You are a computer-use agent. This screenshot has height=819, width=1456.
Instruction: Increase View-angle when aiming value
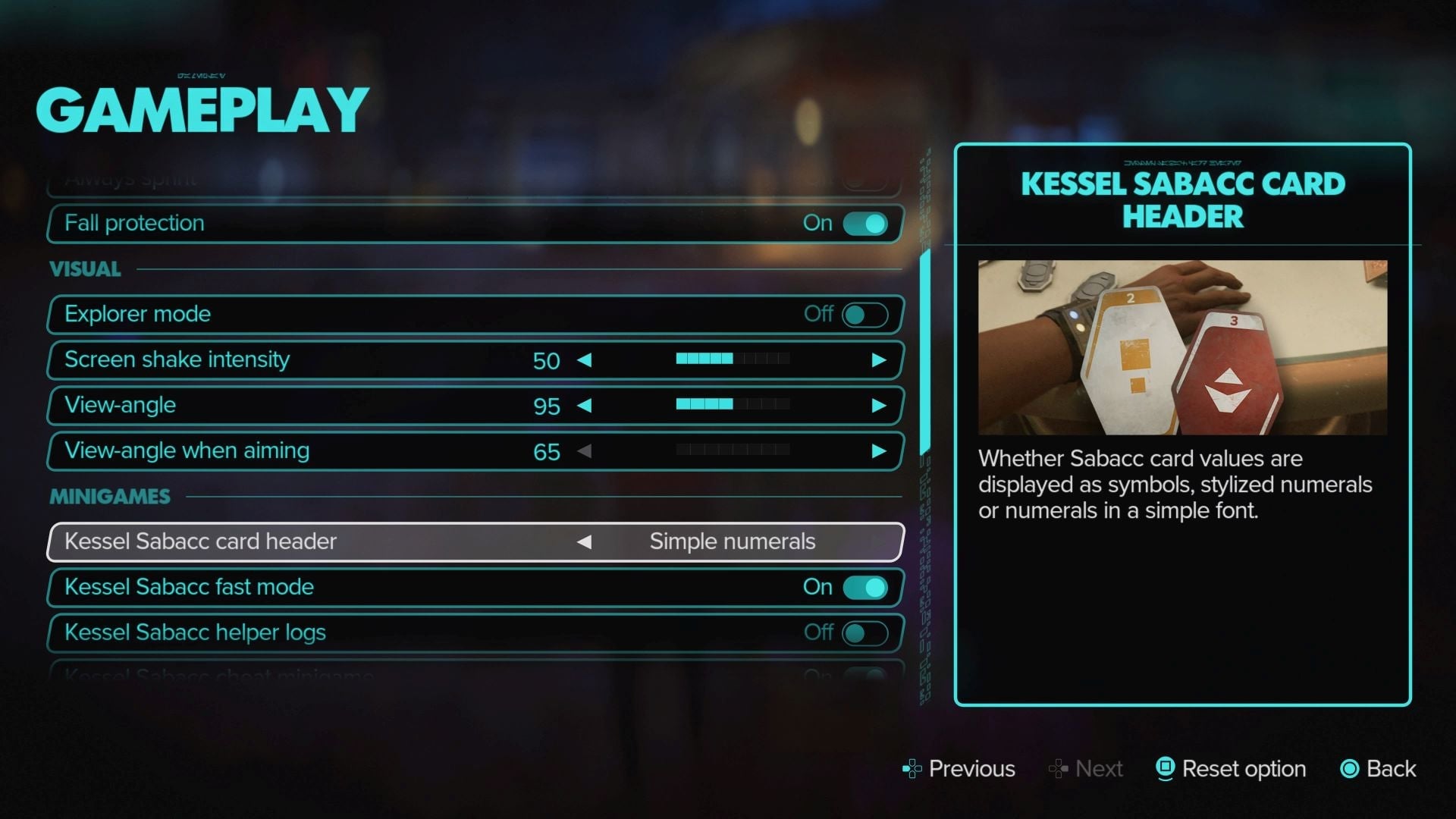[880, 451]
